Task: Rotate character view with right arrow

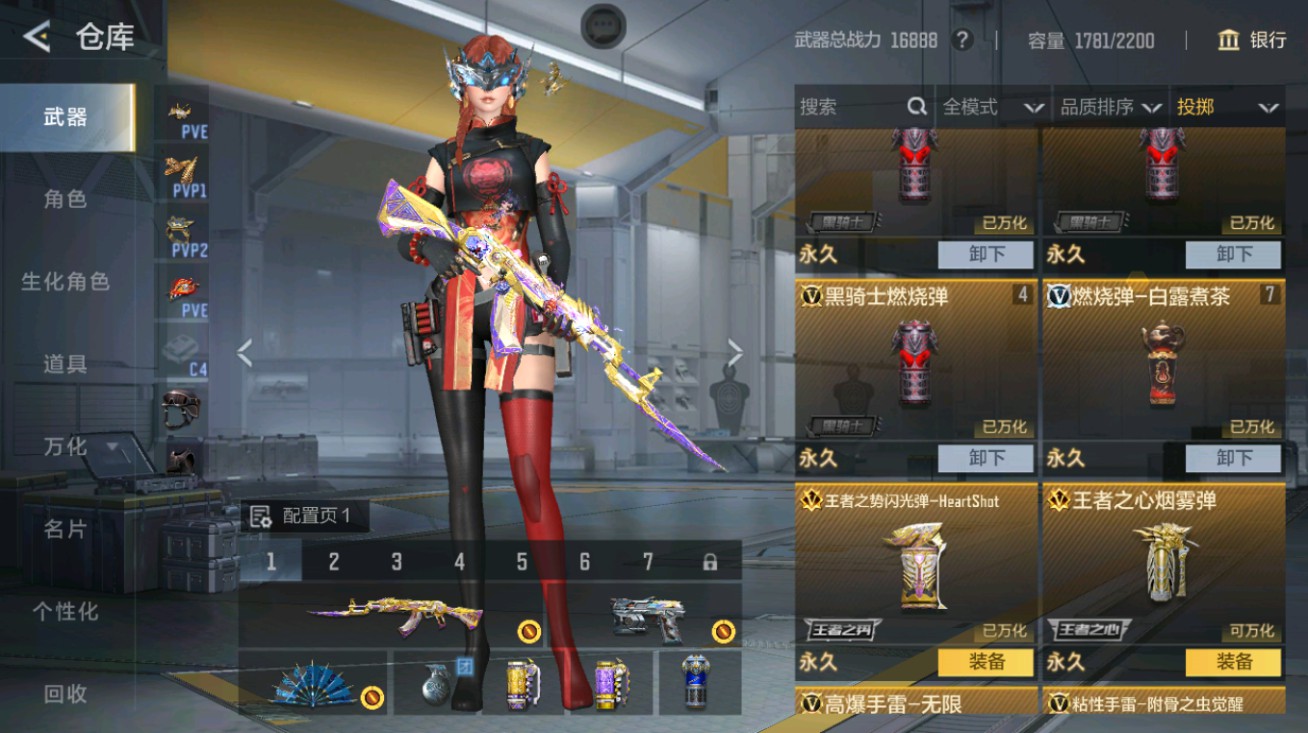Action: [735, 352]
